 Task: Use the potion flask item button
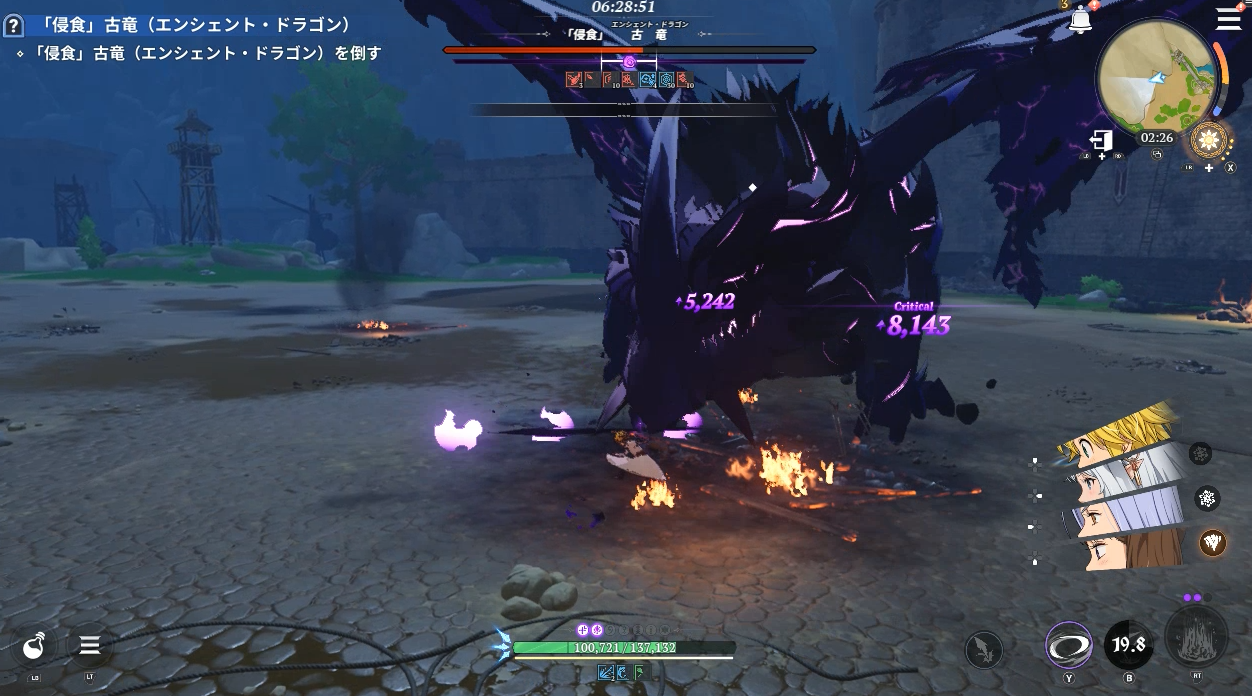click(x=36, y=647)
